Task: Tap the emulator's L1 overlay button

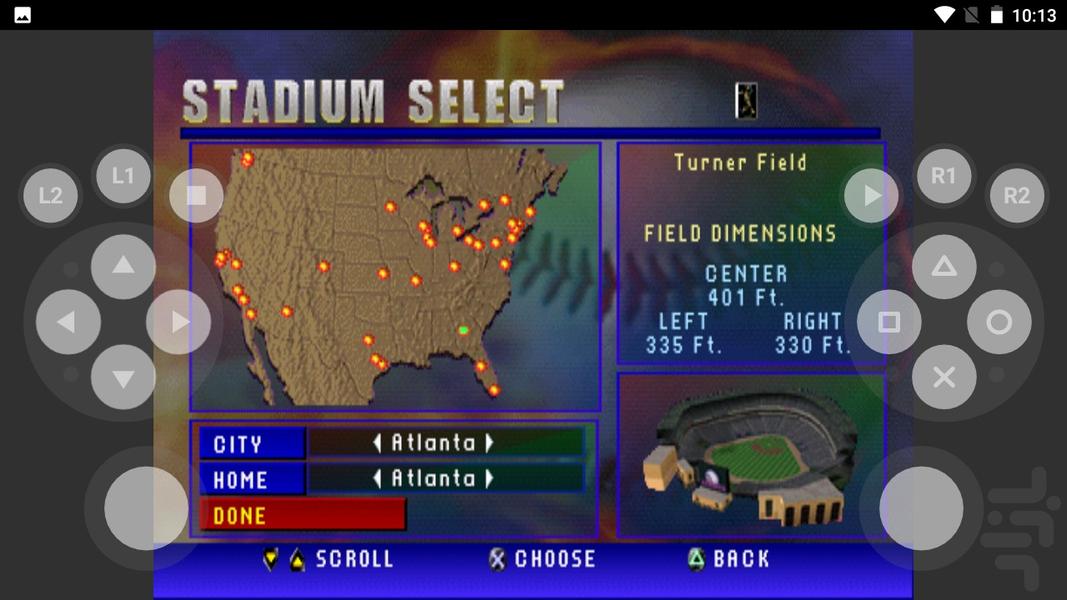Action: pos(122,176)
